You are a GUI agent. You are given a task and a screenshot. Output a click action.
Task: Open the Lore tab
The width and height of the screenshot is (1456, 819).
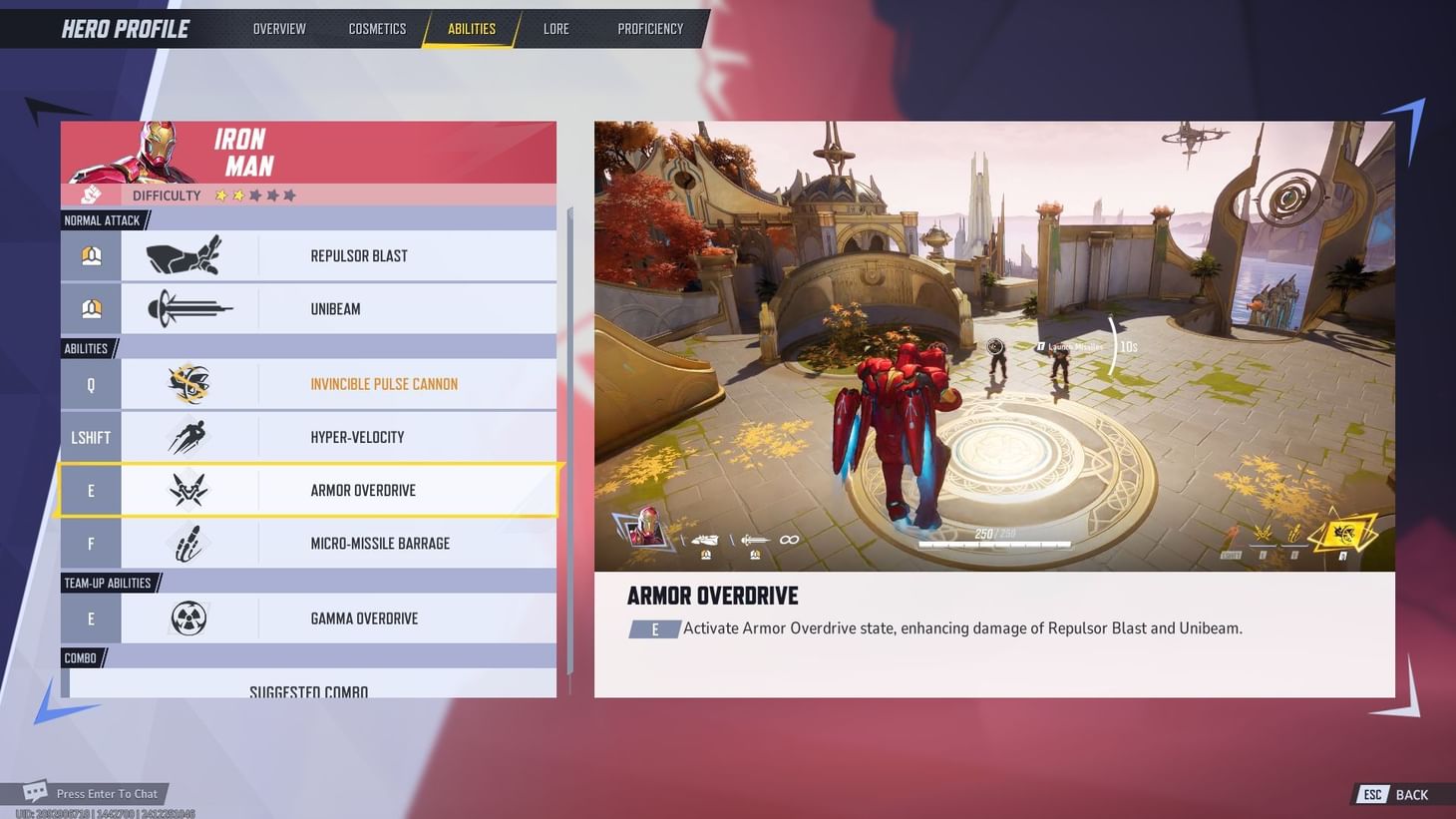pos(555,29)
